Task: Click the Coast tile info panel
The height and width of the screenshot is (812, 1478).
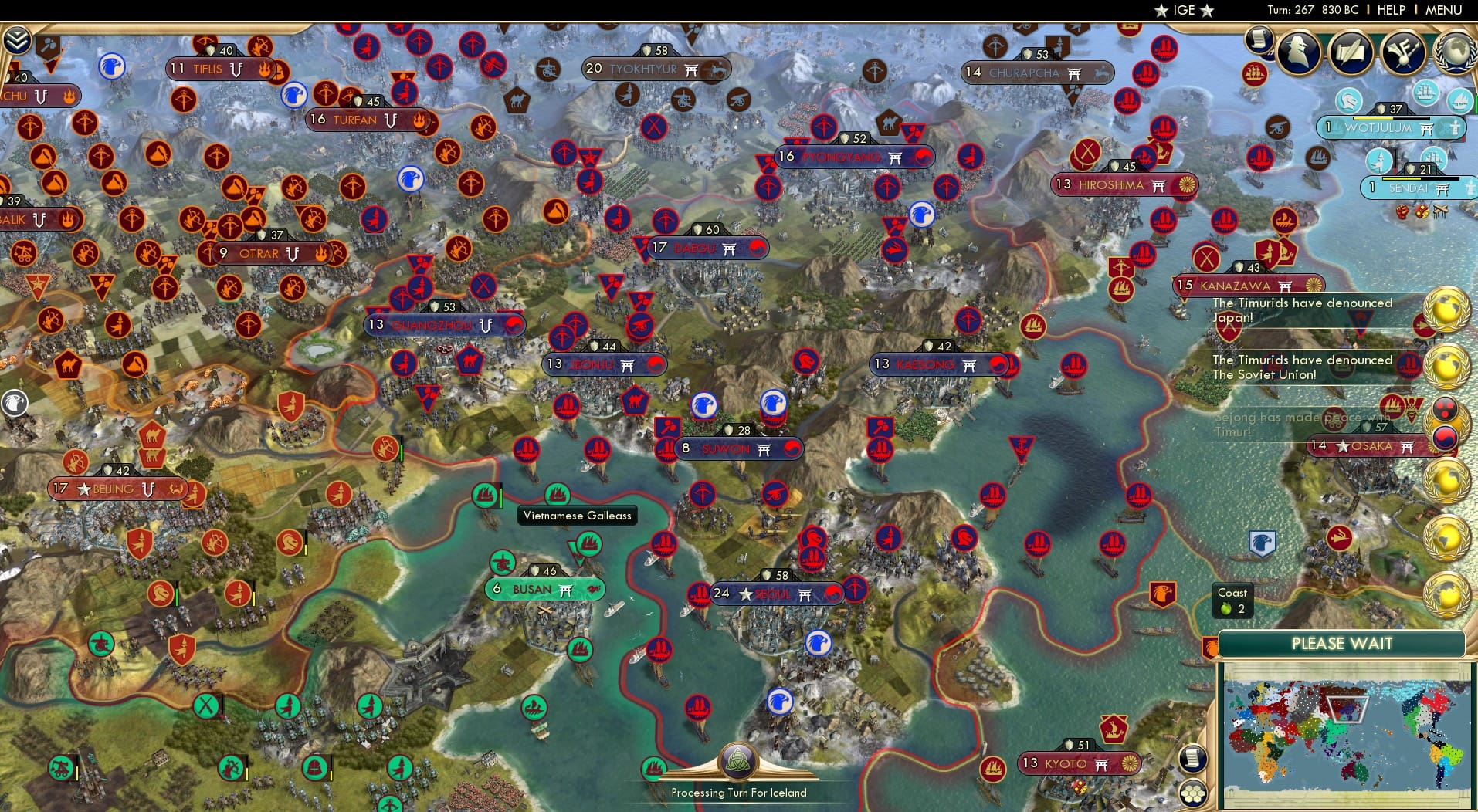Action: click(1232, 601)
